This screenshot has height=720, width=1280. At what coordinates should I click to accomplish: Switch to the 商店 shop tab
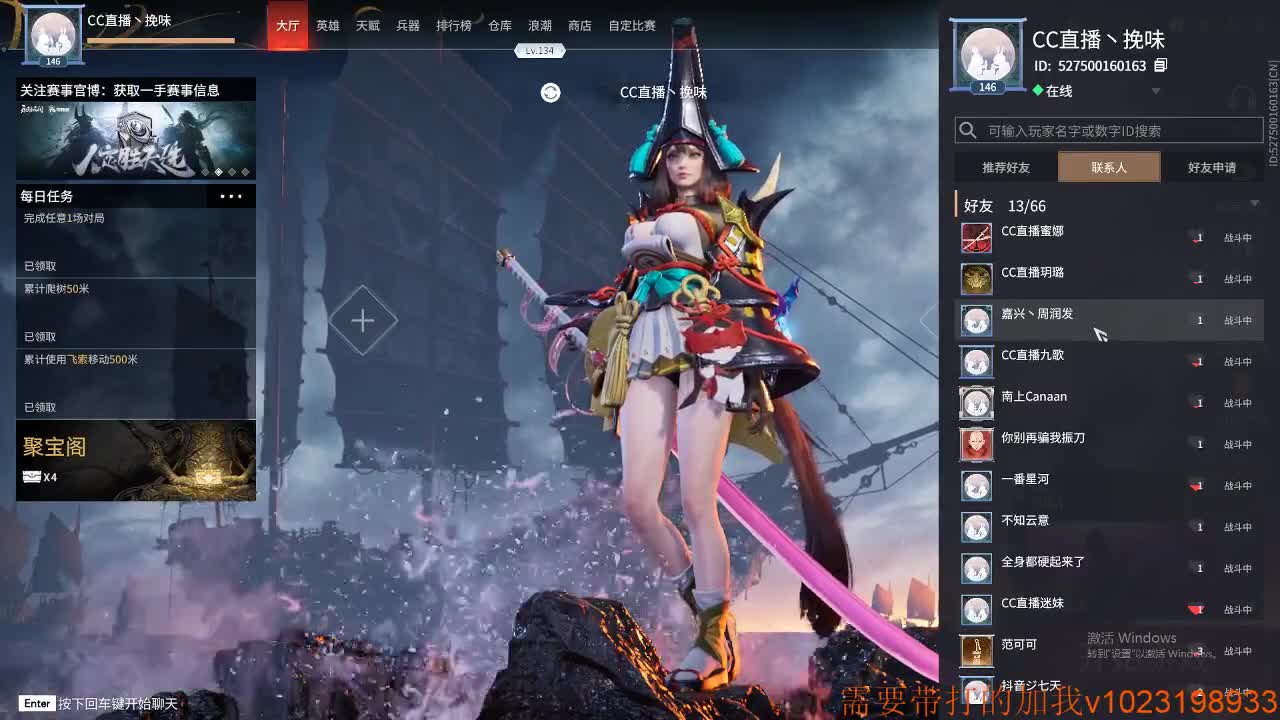580,26
